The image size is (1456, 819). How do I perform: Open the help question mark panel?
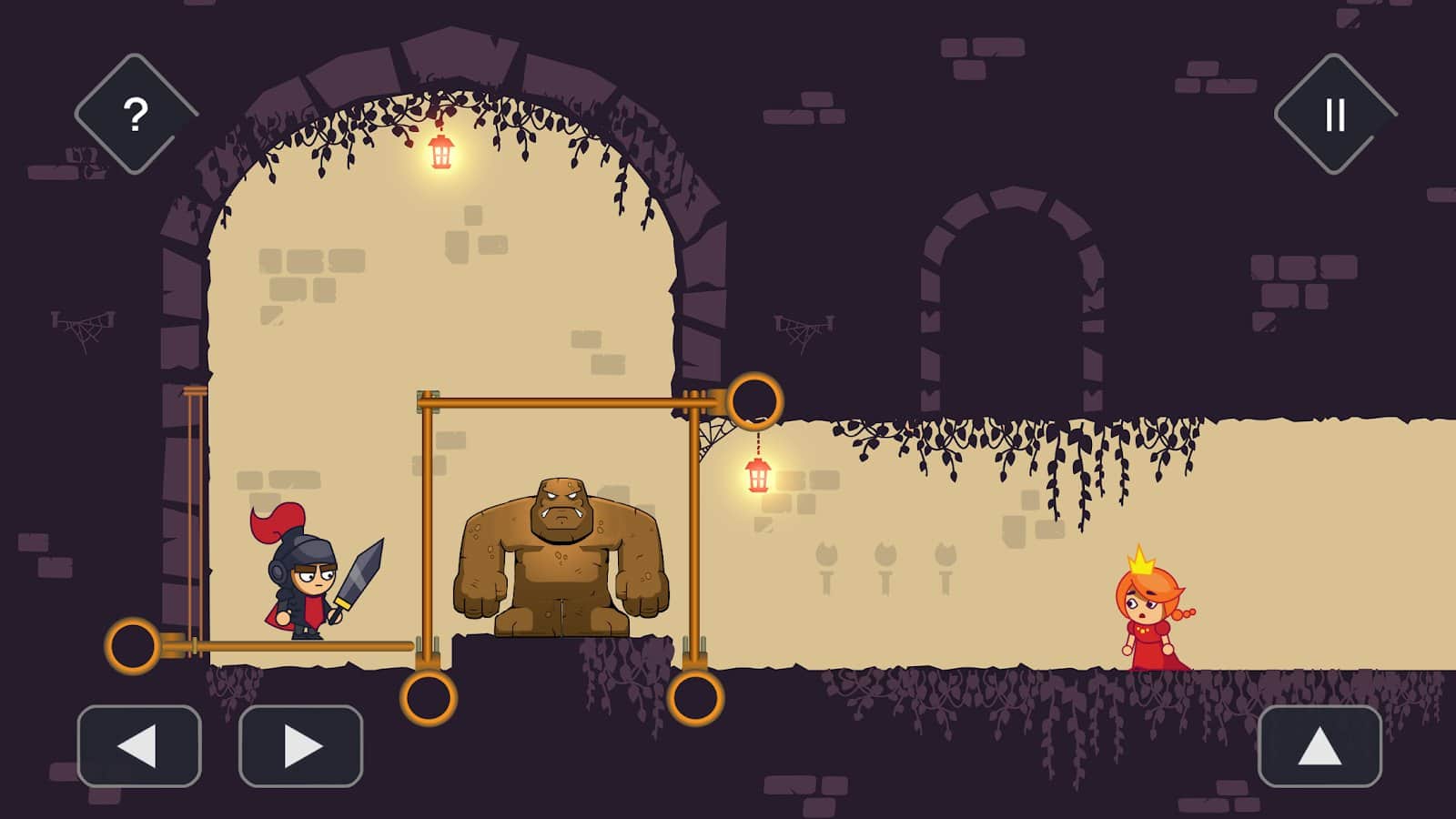click(x=135, y=113)
